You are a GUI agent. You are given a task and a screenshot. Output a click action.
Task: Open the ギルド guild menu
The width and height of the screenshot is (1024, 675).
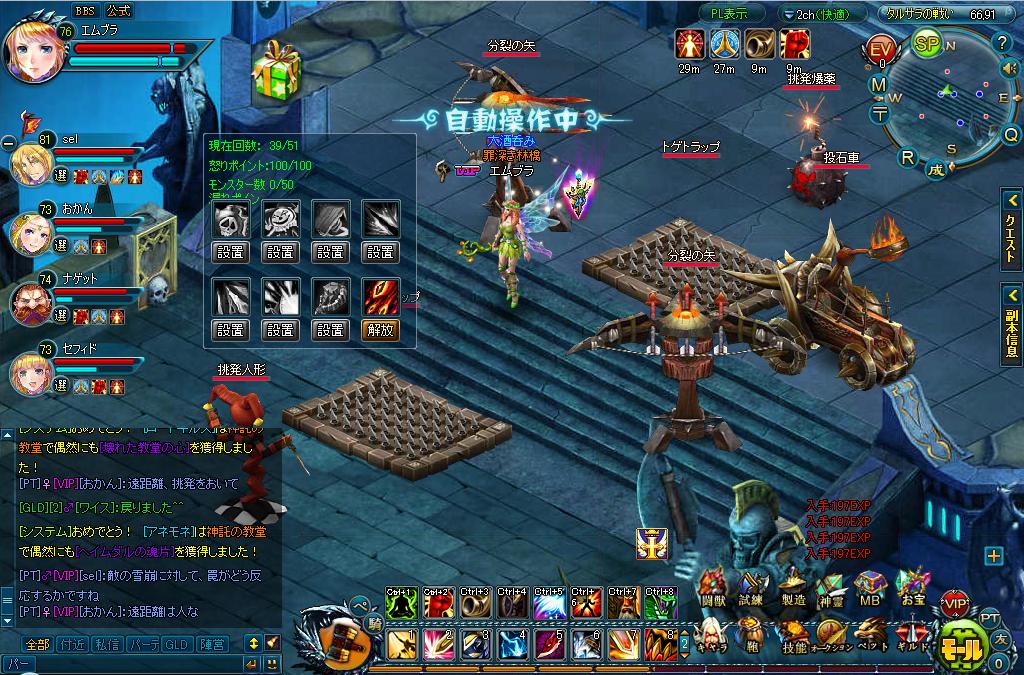click(910, 637)
